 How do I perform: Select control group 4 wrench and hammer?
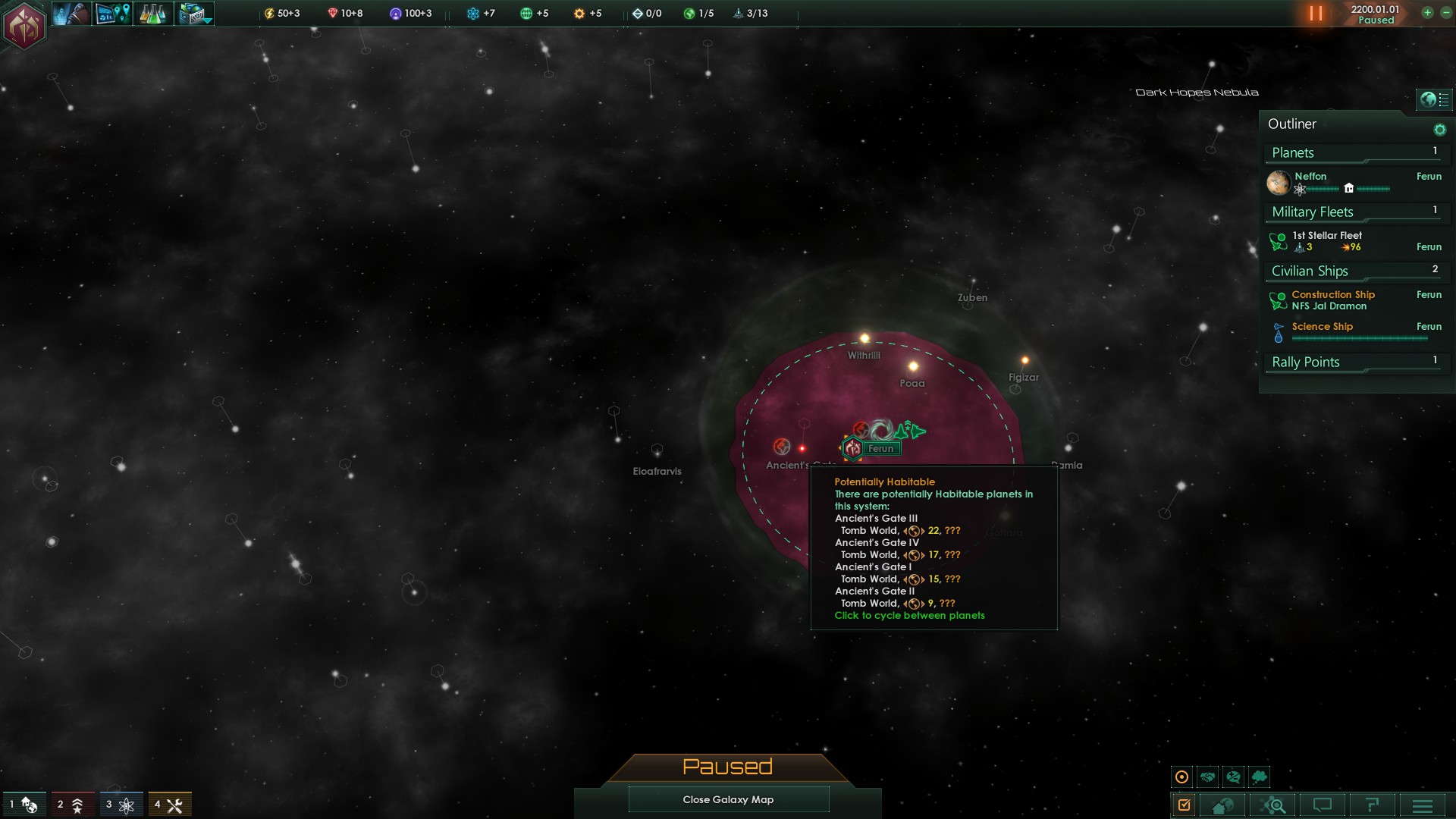point(169,805)
